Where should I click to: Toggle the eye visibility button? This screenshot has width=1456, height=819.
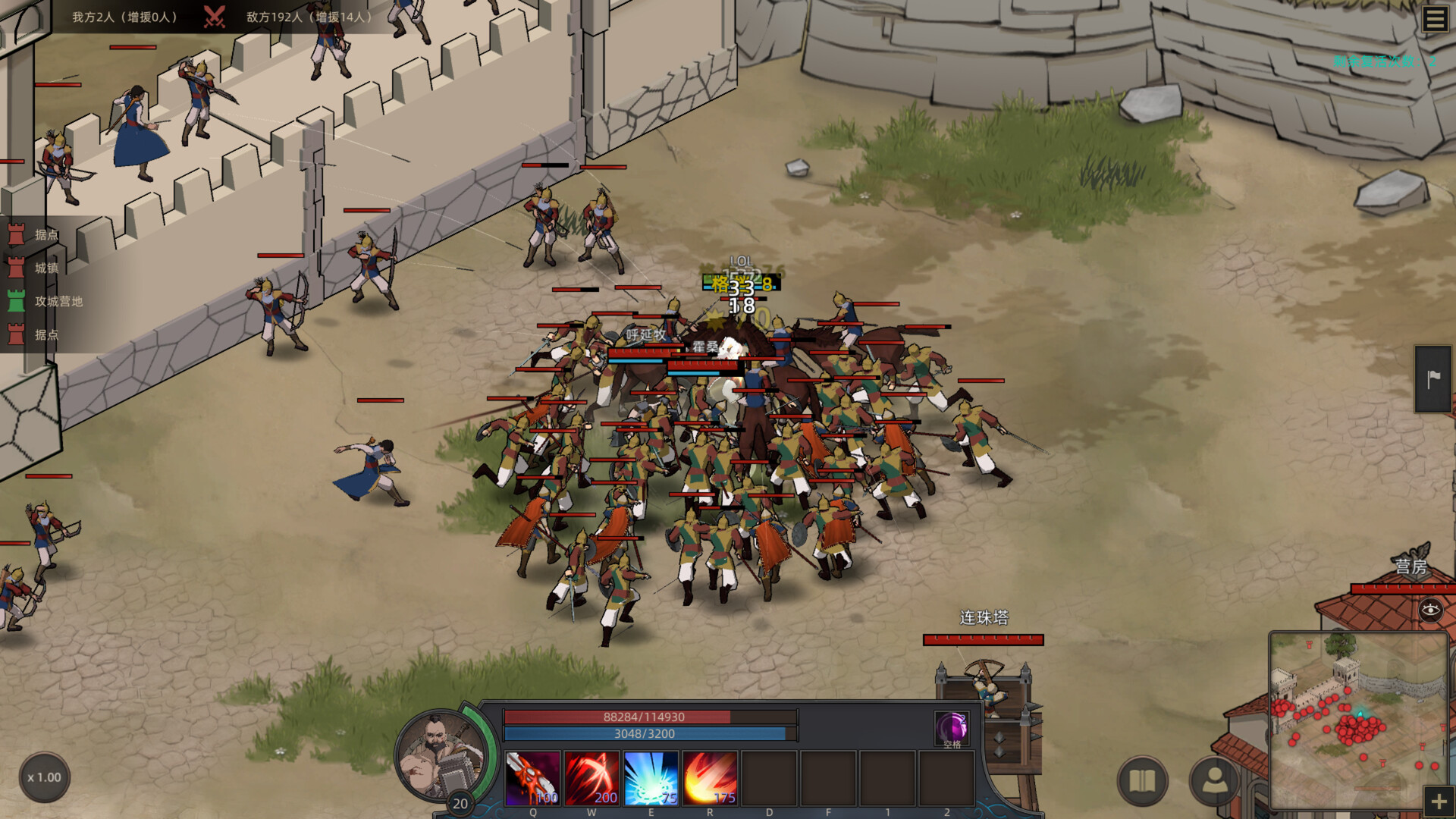pos(1430,610)
